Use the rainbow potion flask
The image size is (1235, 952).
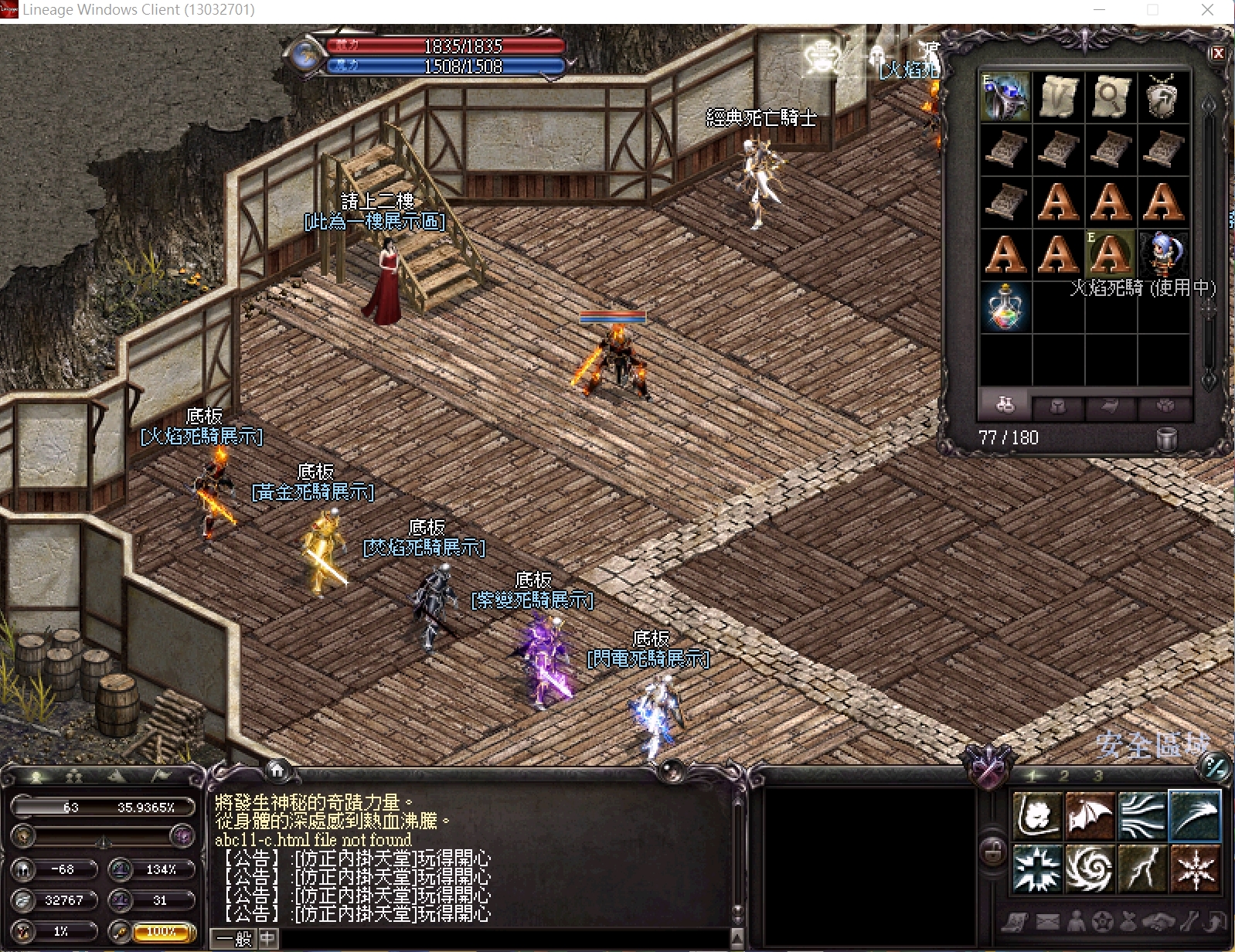[1005, 307]
